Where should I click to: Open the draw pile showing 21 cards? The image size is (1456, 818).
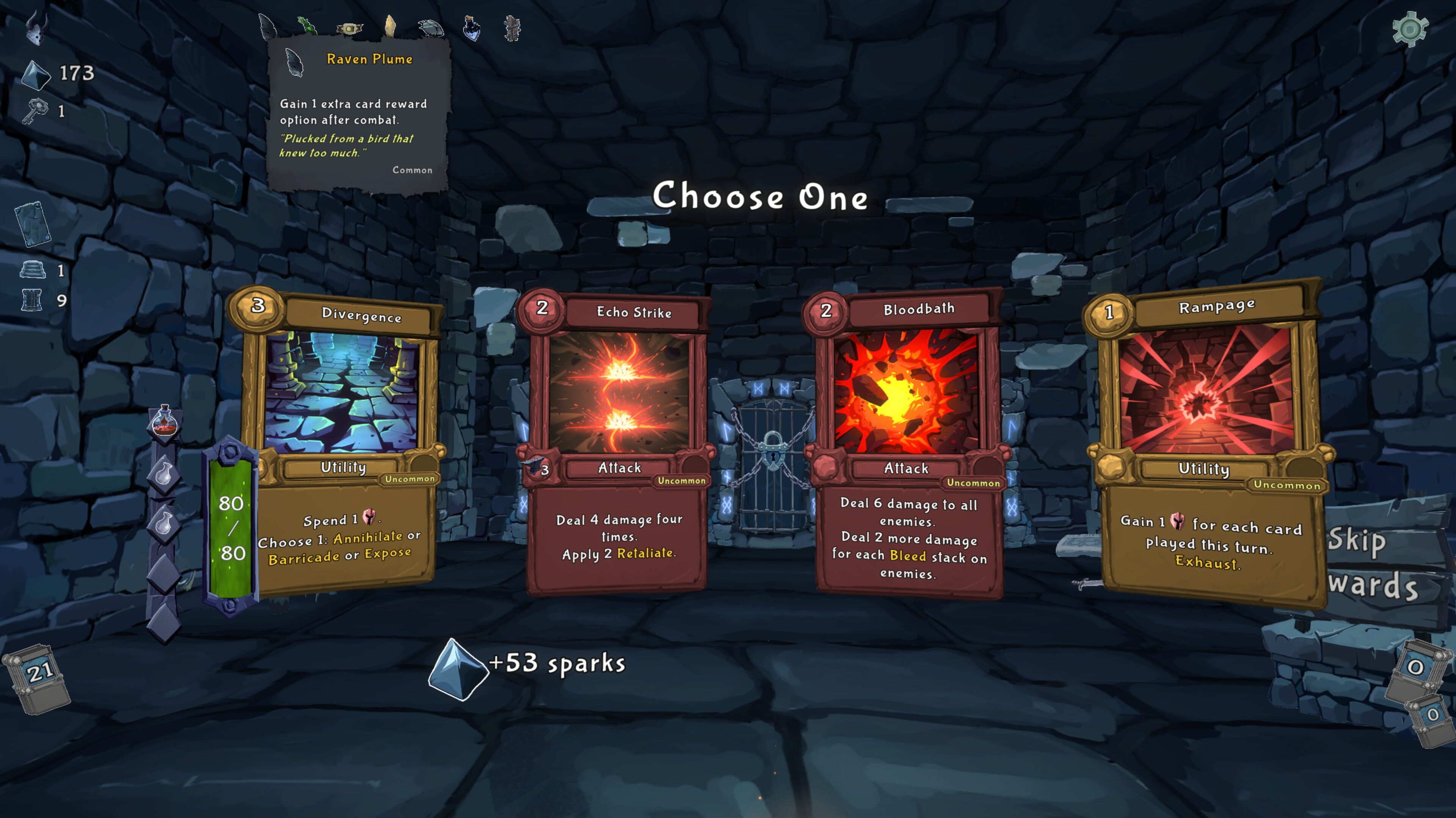[x=38, y=676]
